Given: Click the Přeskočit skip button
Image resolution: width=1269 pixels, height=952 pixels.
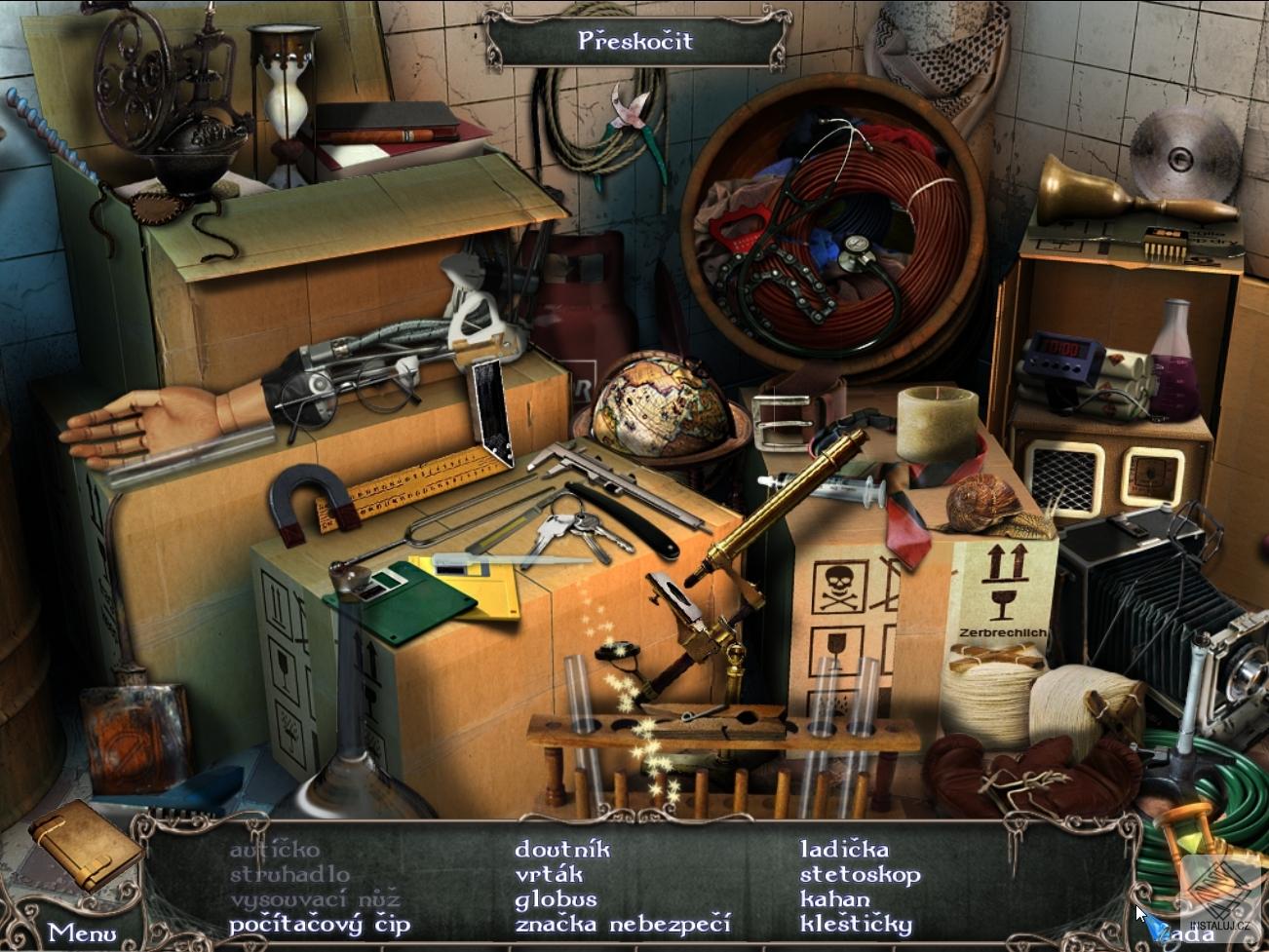Looking at the screenshot, I should (x=634, y=41).
